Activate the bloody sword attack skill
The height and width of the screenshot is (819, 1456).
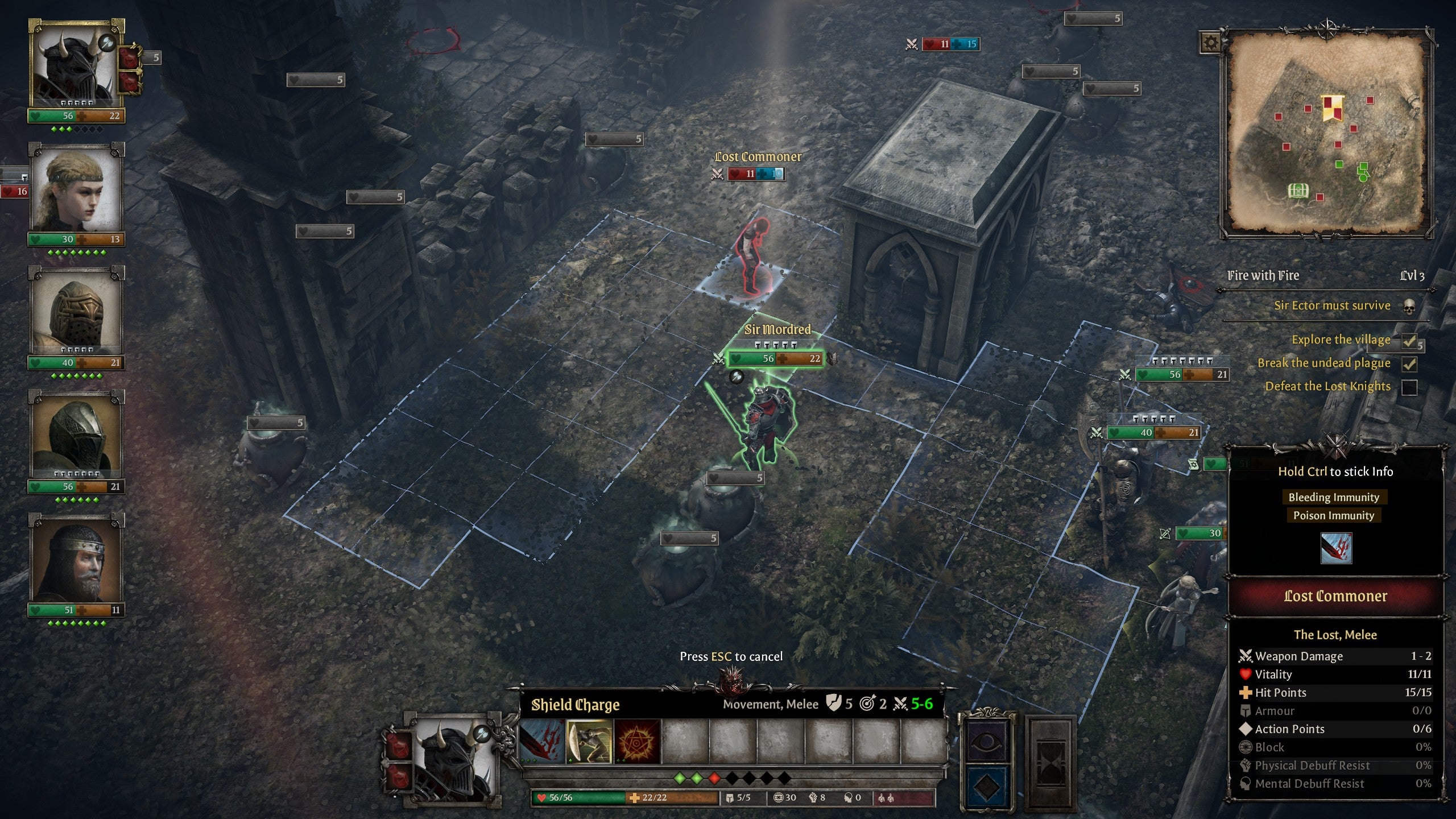[x=542, y=741]
